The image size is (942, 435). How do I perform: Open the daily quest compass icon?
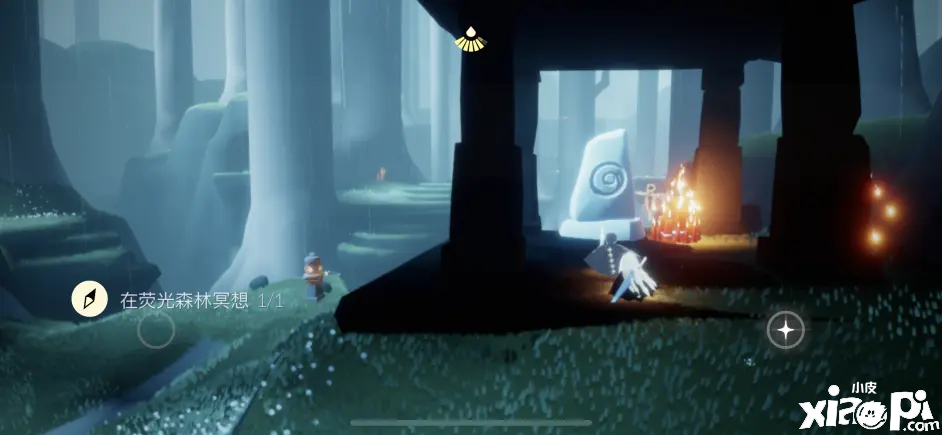[89, 298]
